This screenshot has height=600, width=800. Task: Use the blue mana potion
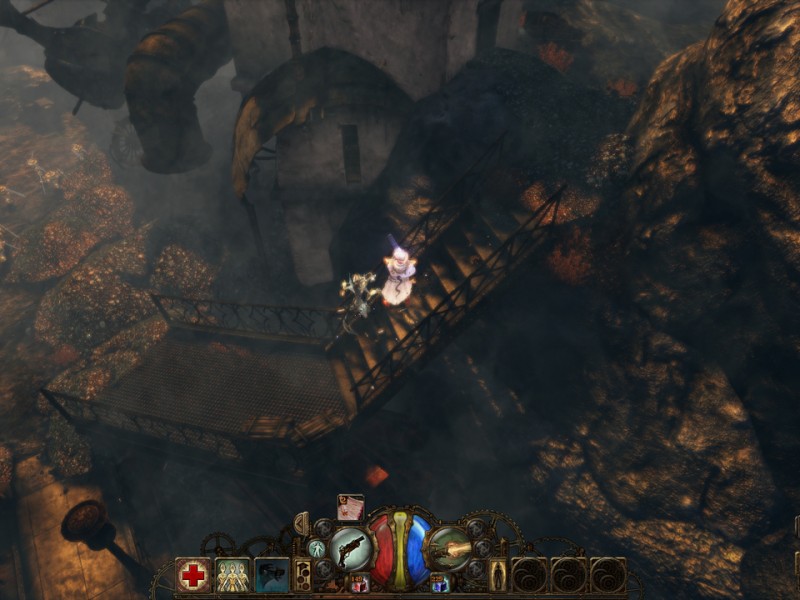coord(439,583)
